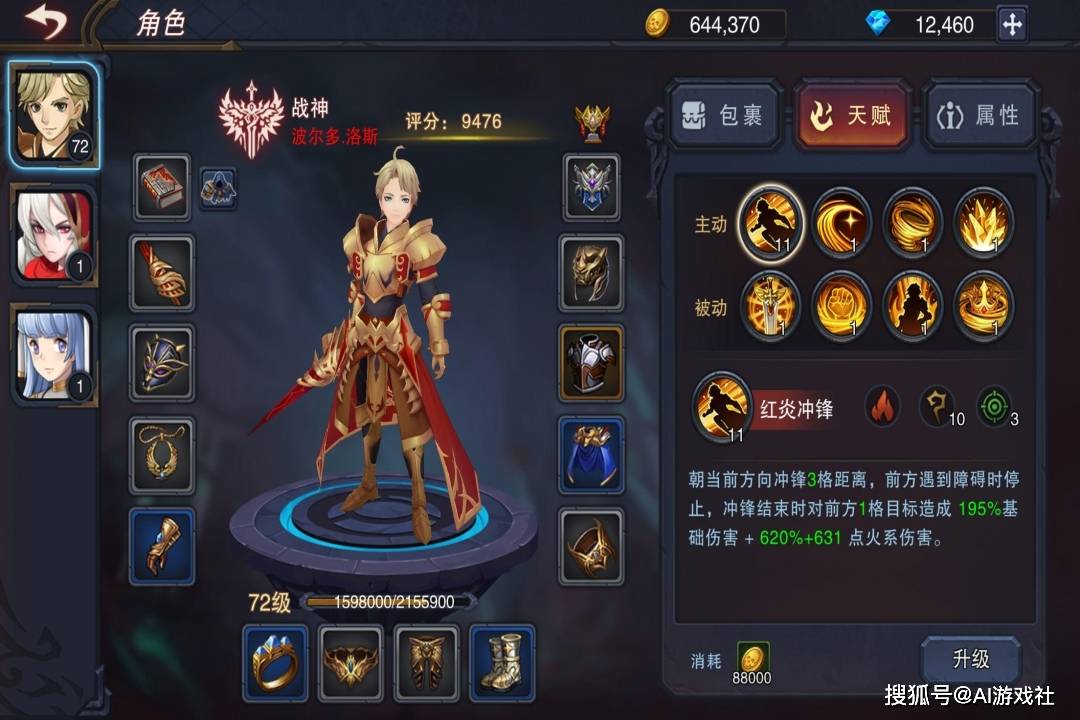
Task: Add diamonds with the plus button
Action: pos(1012,24)
